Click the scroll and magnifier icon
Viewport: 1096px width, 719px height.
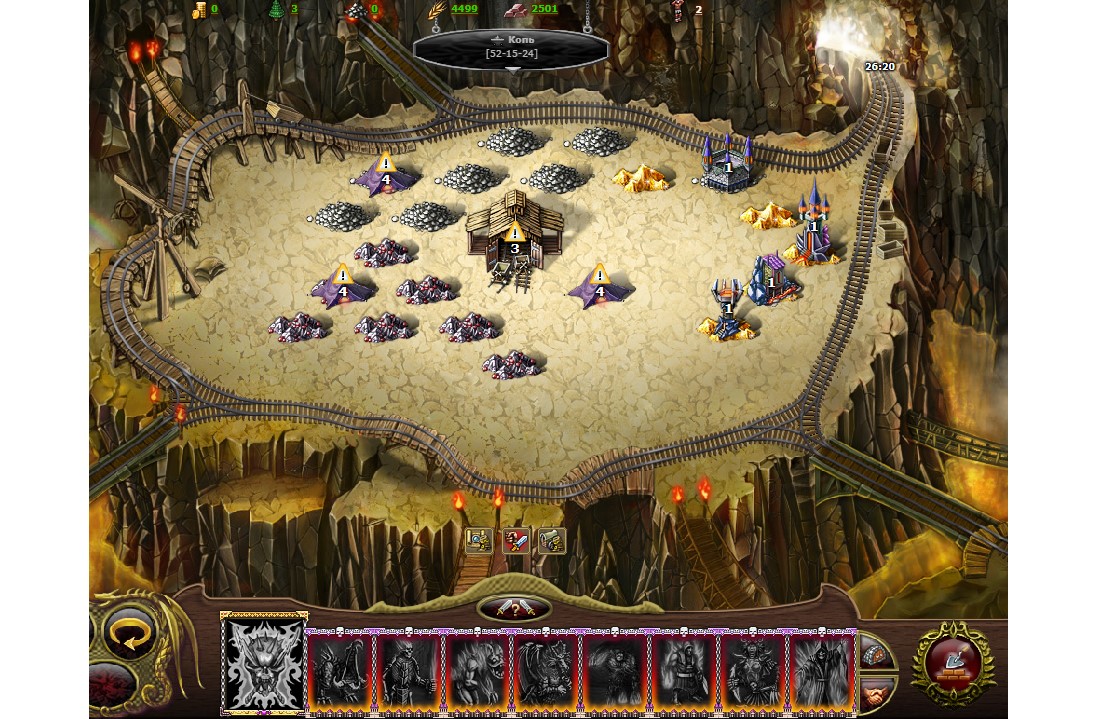(x=479, y=541)
